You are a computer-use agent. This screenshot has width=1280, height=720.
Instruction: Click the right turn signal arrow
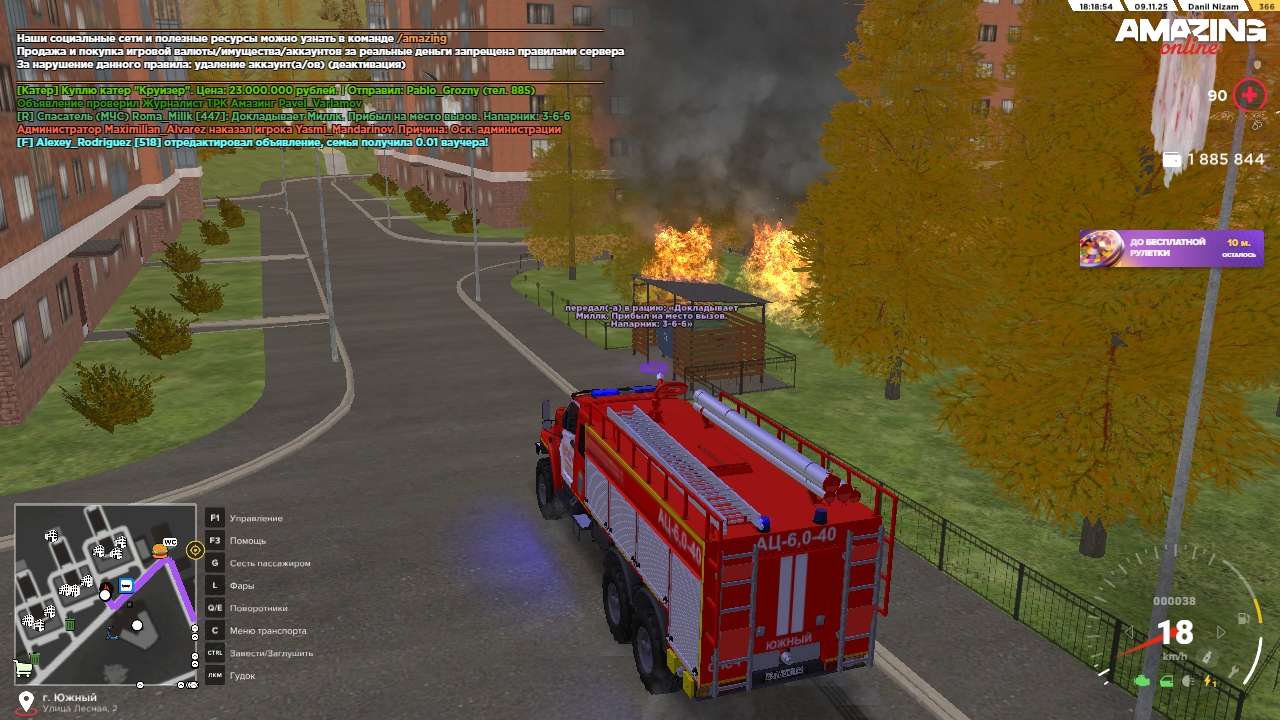coord(1221,632)
